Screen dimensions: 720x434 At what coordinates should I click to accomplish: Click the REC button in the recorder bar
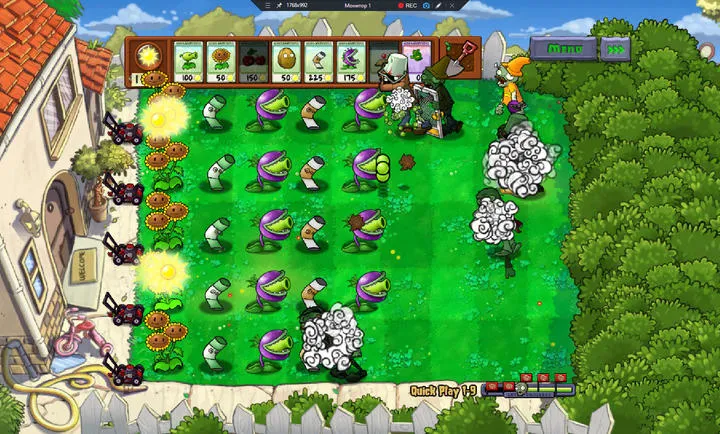coord(407,5)
